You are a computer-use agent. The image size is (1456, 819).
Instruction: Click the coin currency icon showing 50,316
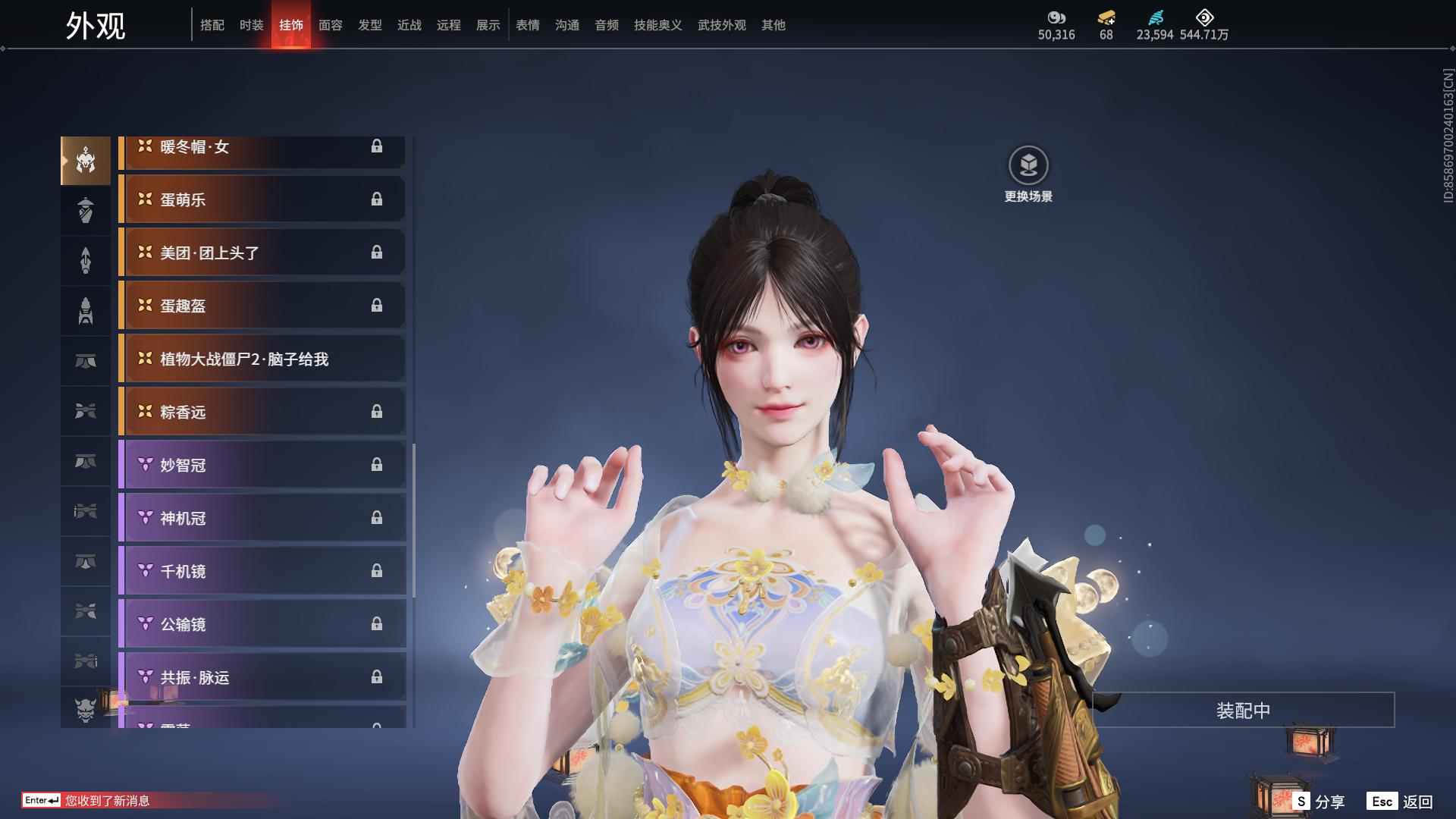[1057, 17]
